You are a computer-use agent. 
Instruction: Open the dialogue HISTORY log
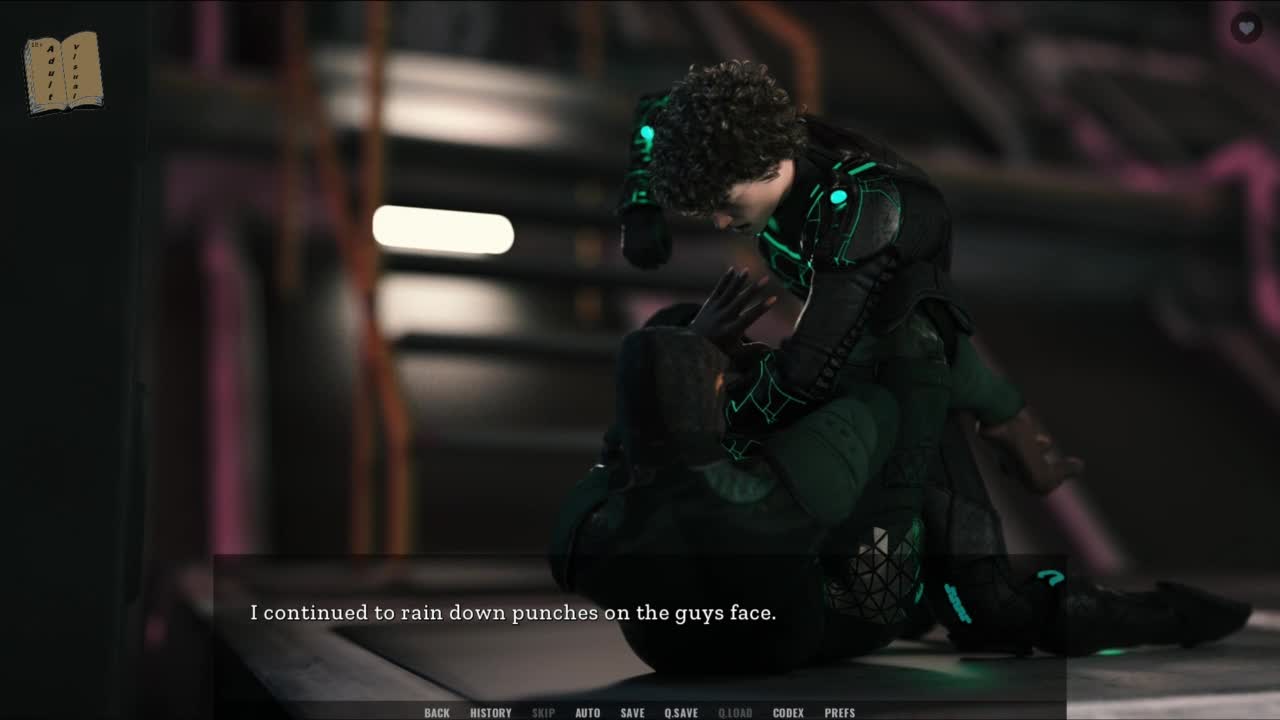coord(490,713)
